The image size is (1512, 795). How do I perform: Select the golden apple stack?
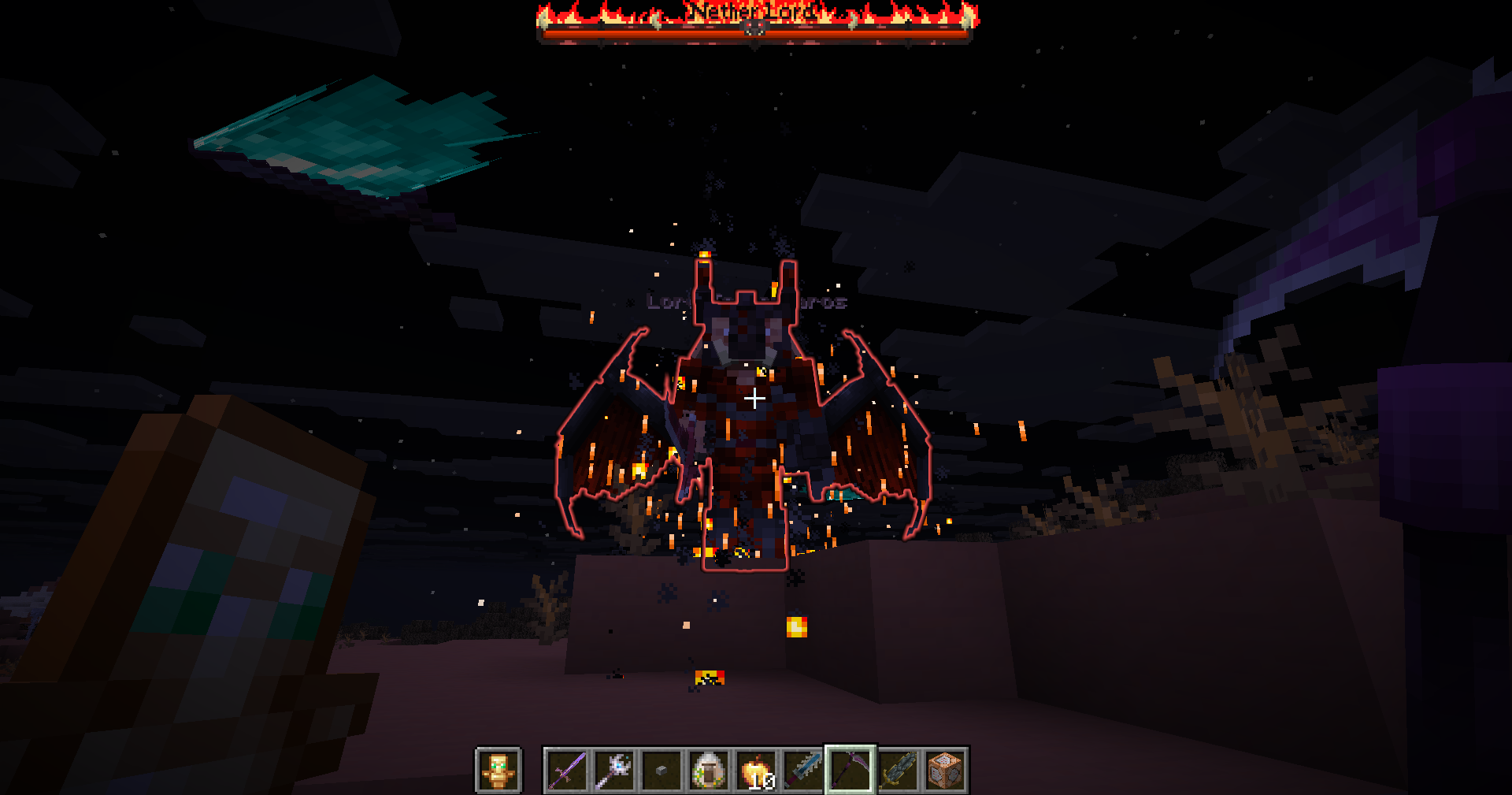coord(755,770)
